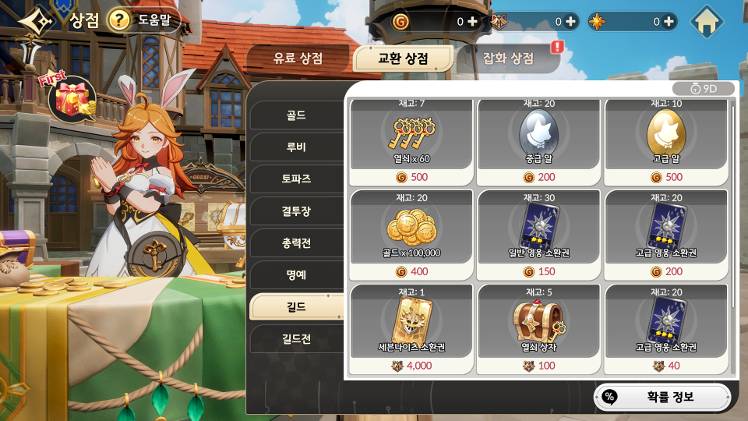
Task: Open the 잡화 상점 tab
Action: (x=509, y=58)
